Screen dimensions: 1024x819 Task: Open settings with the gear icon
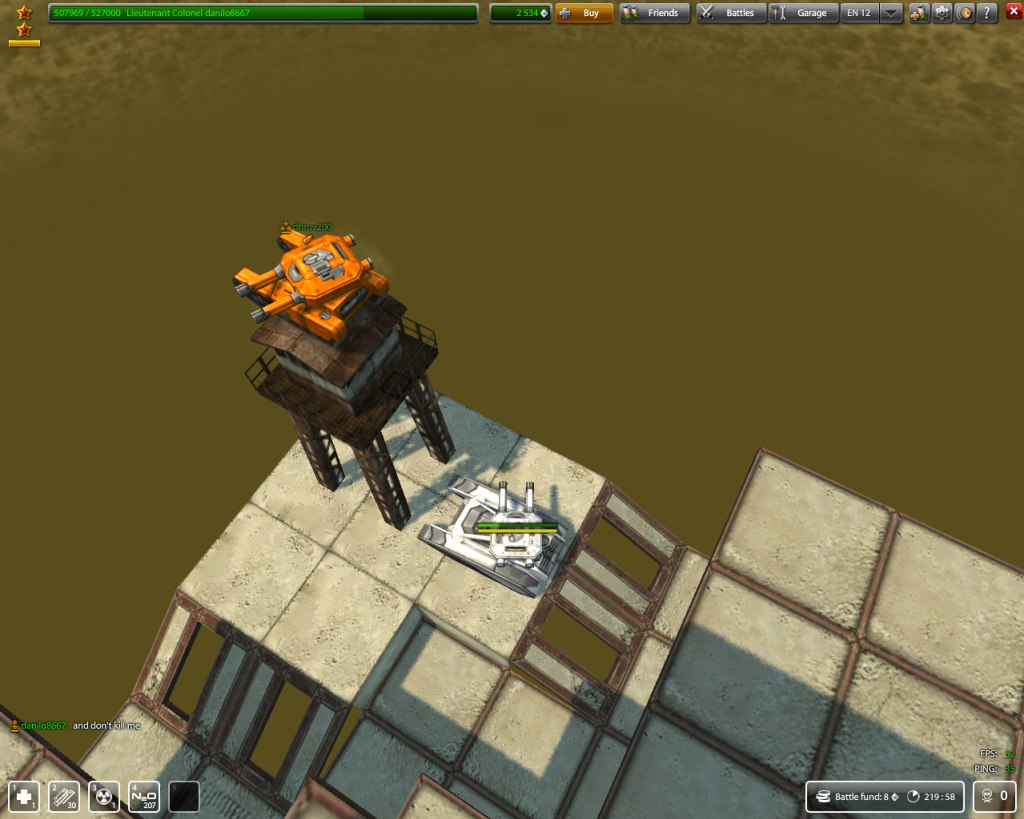point(942,13)
